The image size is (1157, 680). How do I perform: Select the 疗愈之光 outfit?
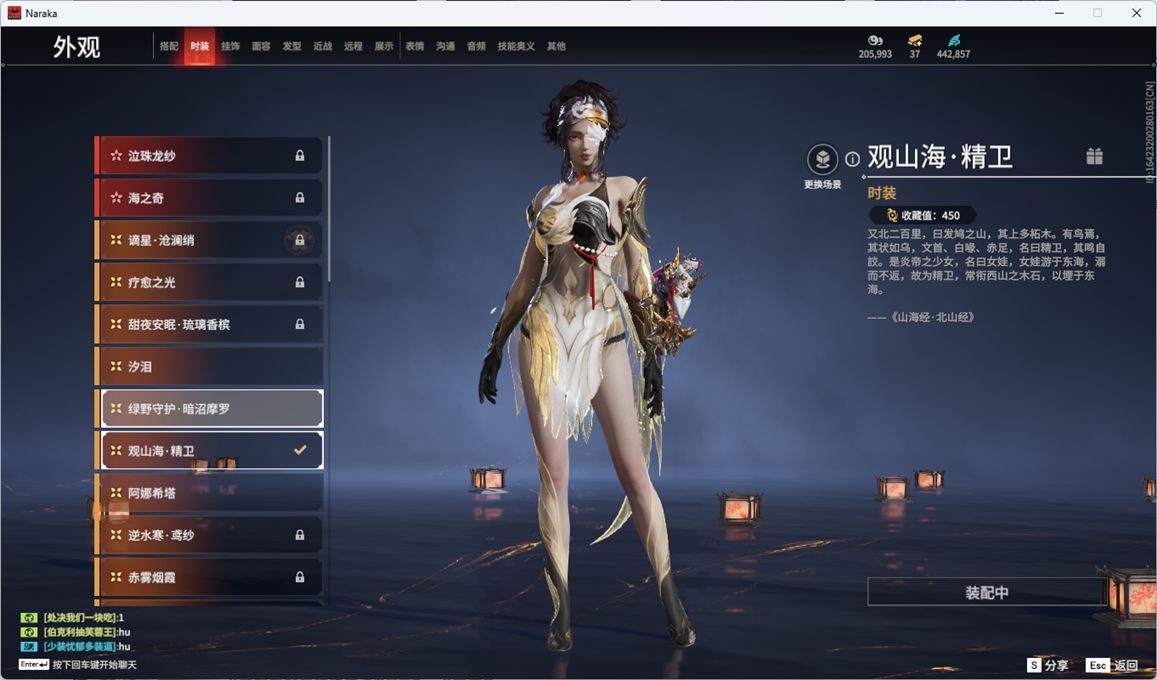(210, 283)
